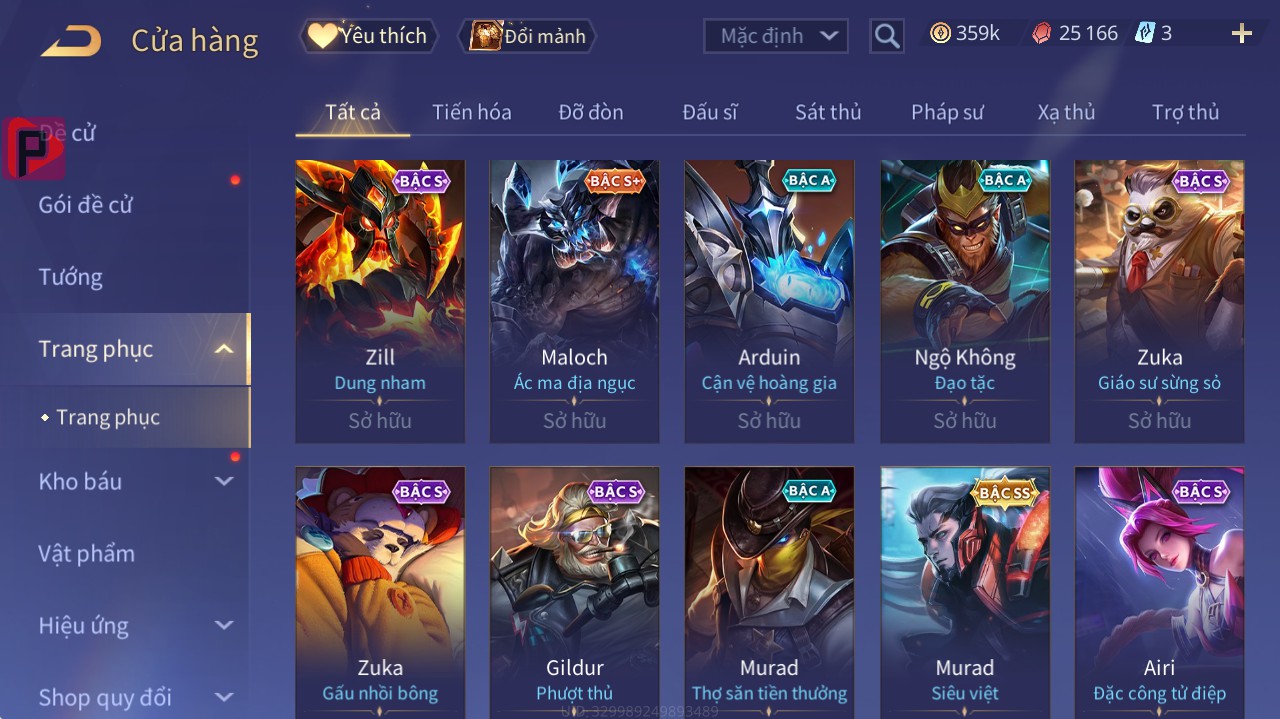Open the Tướng heroes section

pyautogui.click(x=70, y=277)
